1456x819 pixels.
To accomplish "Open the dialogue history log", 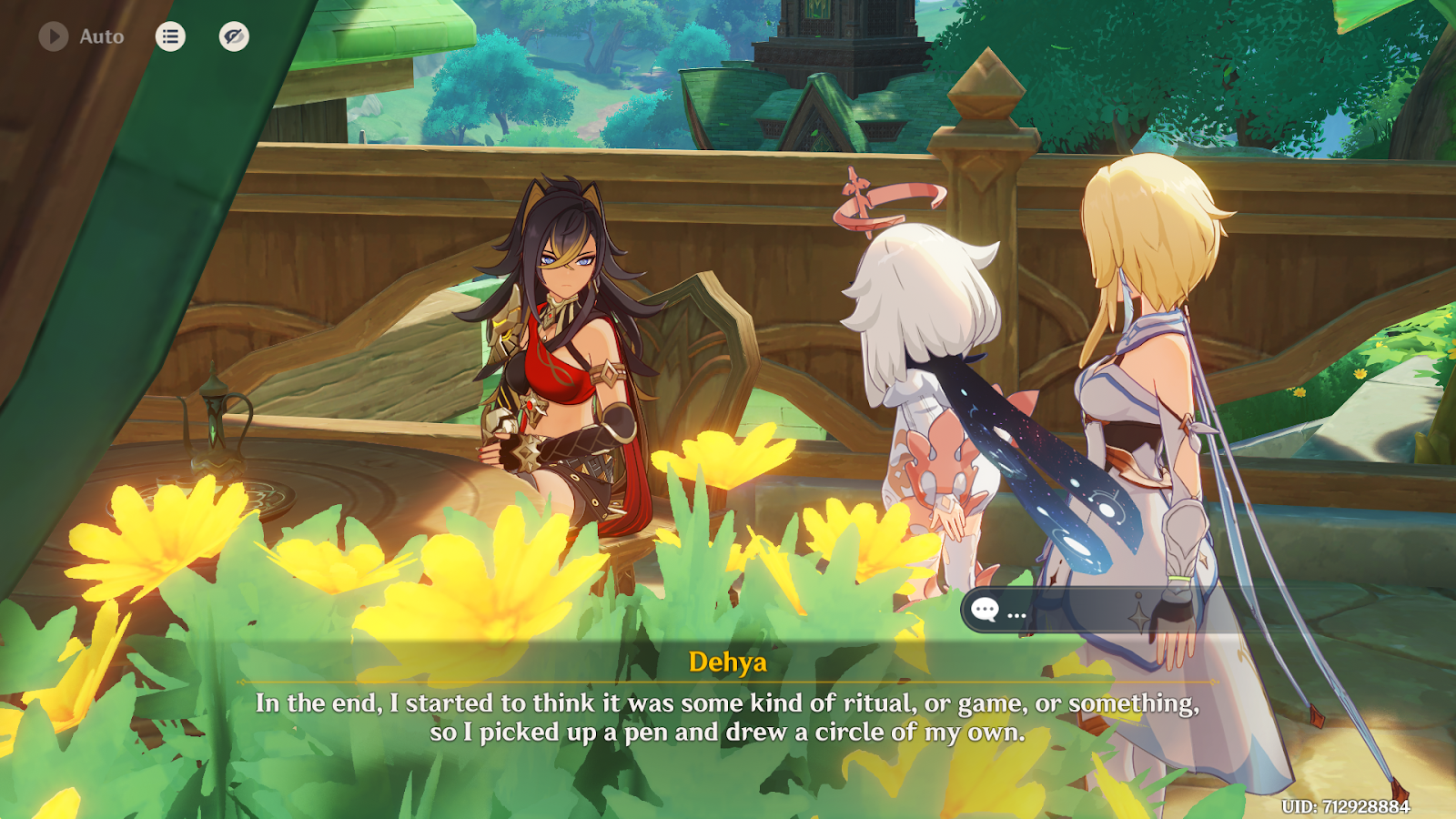I will pyautogui.click(x=170, y=36).
